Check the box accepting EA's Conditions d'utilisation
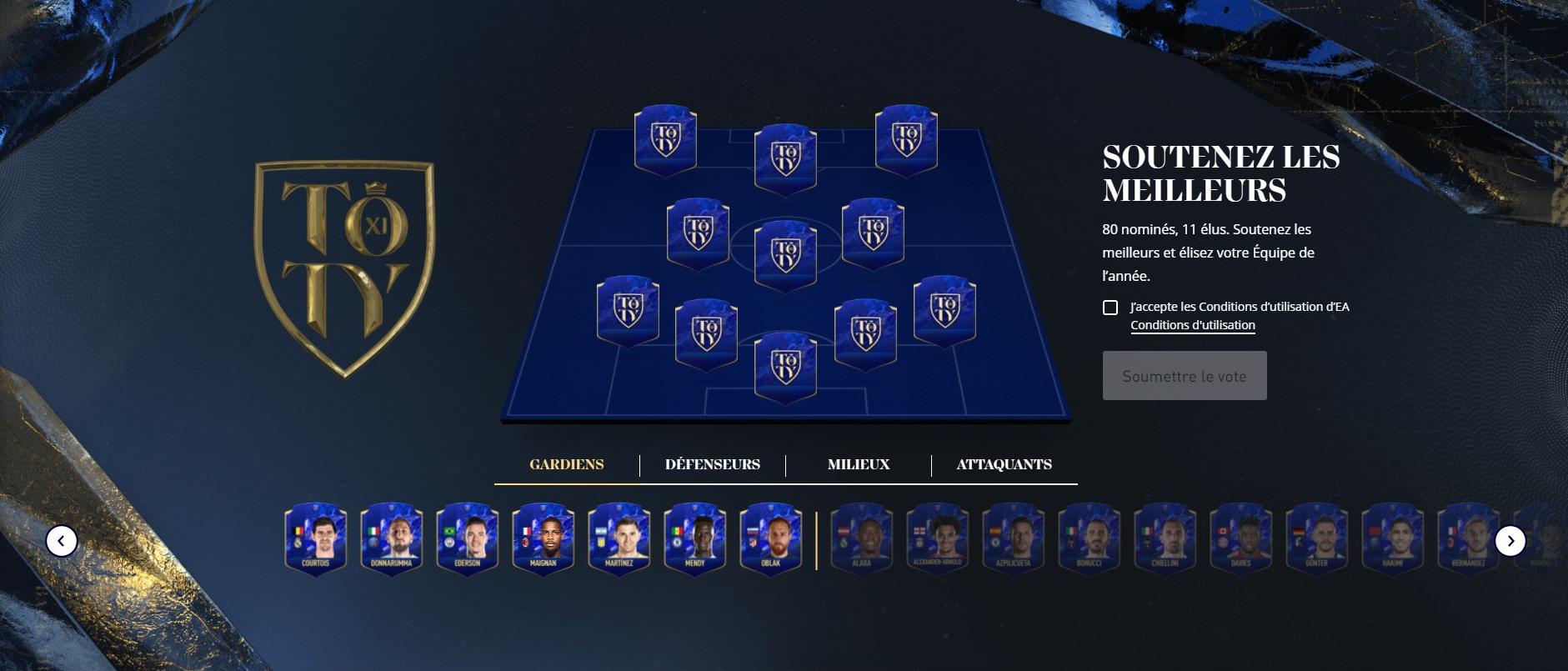The width and height of the screenshot is (1568, 671). pyautogui.click(x=1112, y=308)
